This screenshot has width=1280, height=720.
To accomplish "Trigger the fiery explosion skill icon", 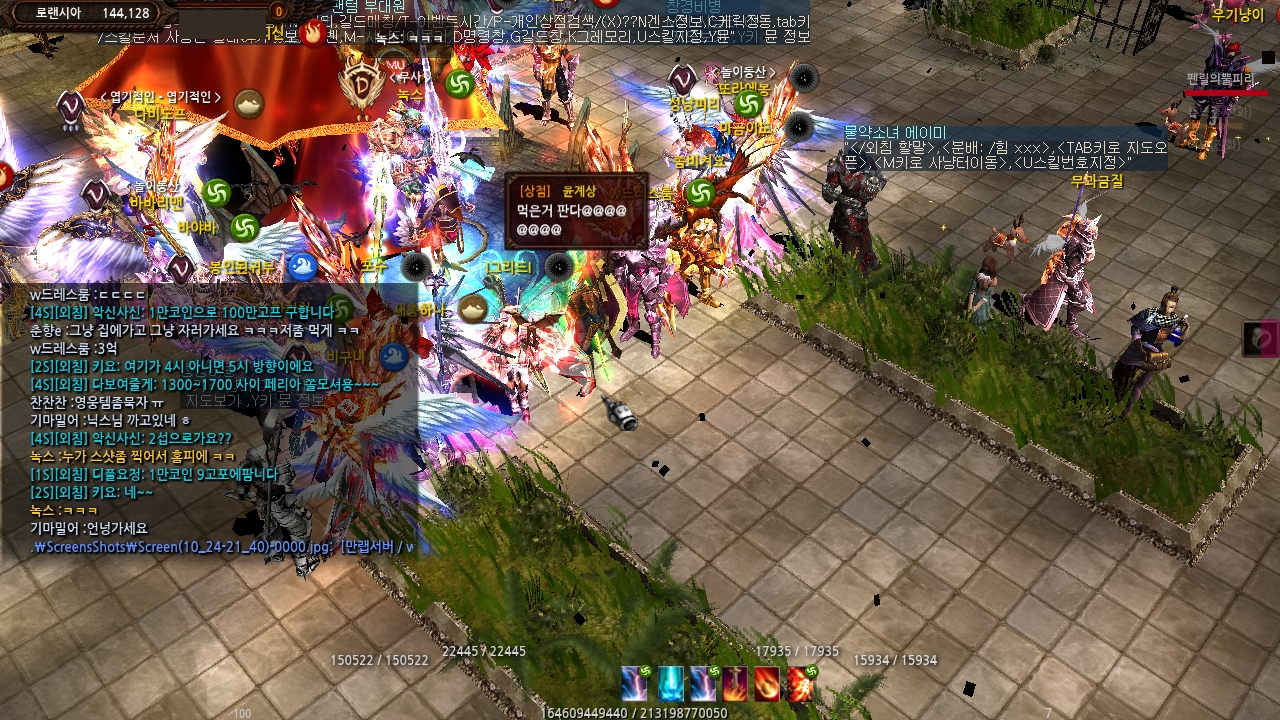I will pyautogui.click(x=800, y=683).
